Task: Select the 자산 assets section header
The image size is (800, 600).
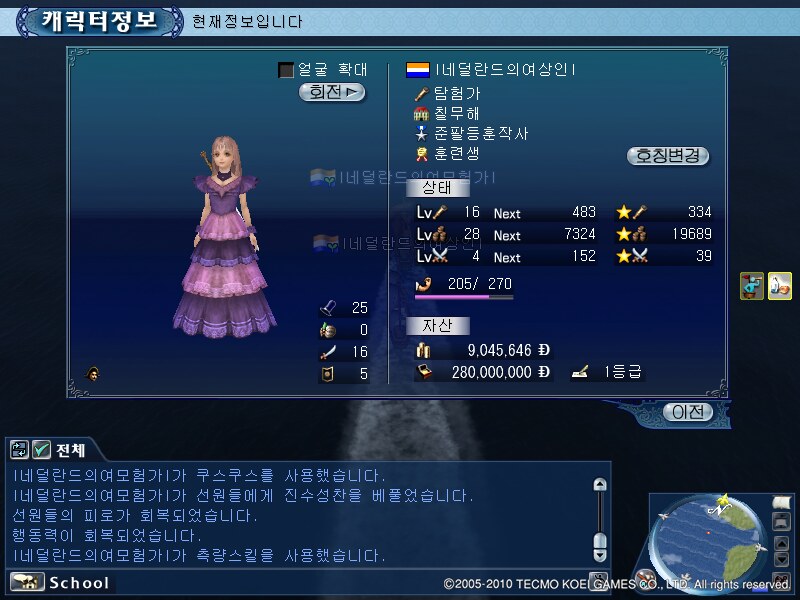Action: tap(438, 325)
